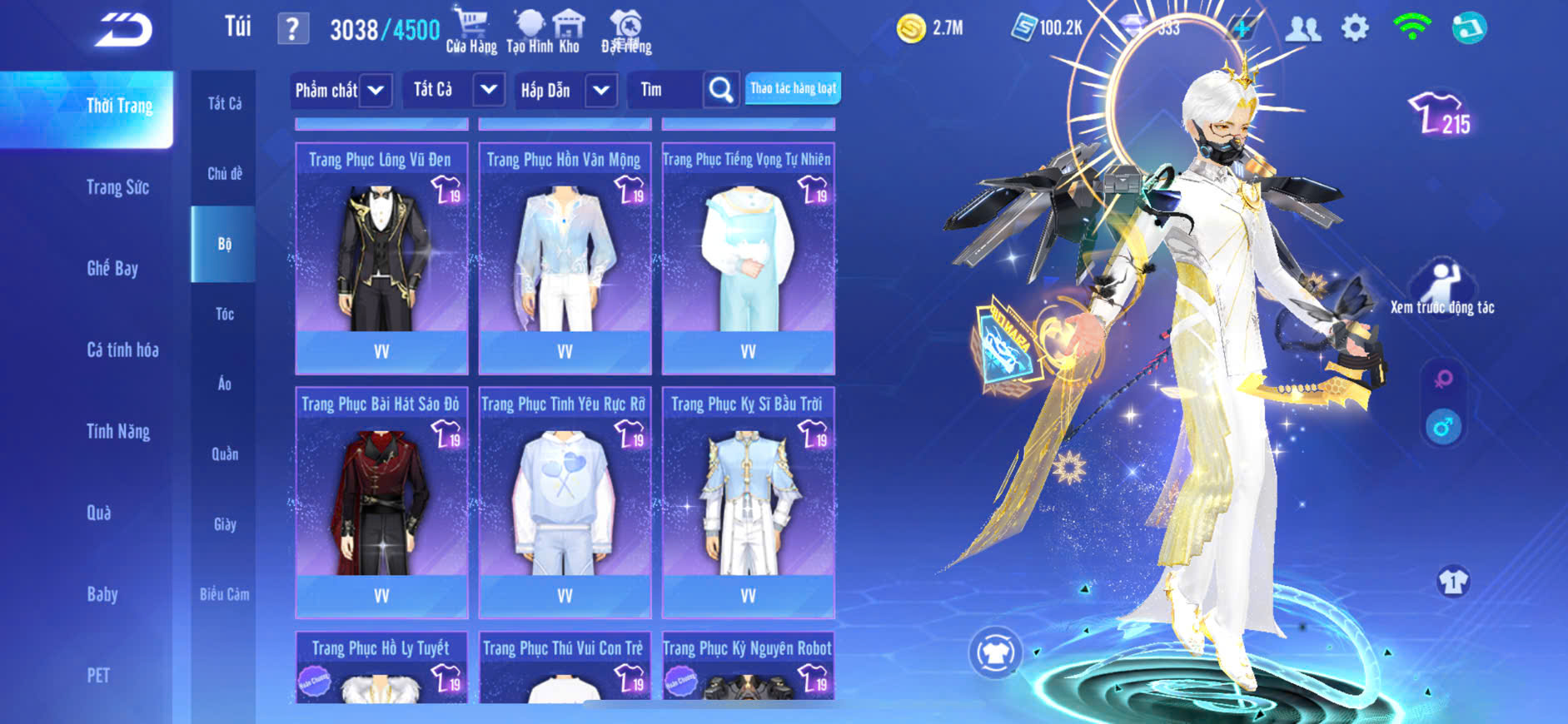
Task: Switch to Trang Sức category
Action: pos(117,187)
